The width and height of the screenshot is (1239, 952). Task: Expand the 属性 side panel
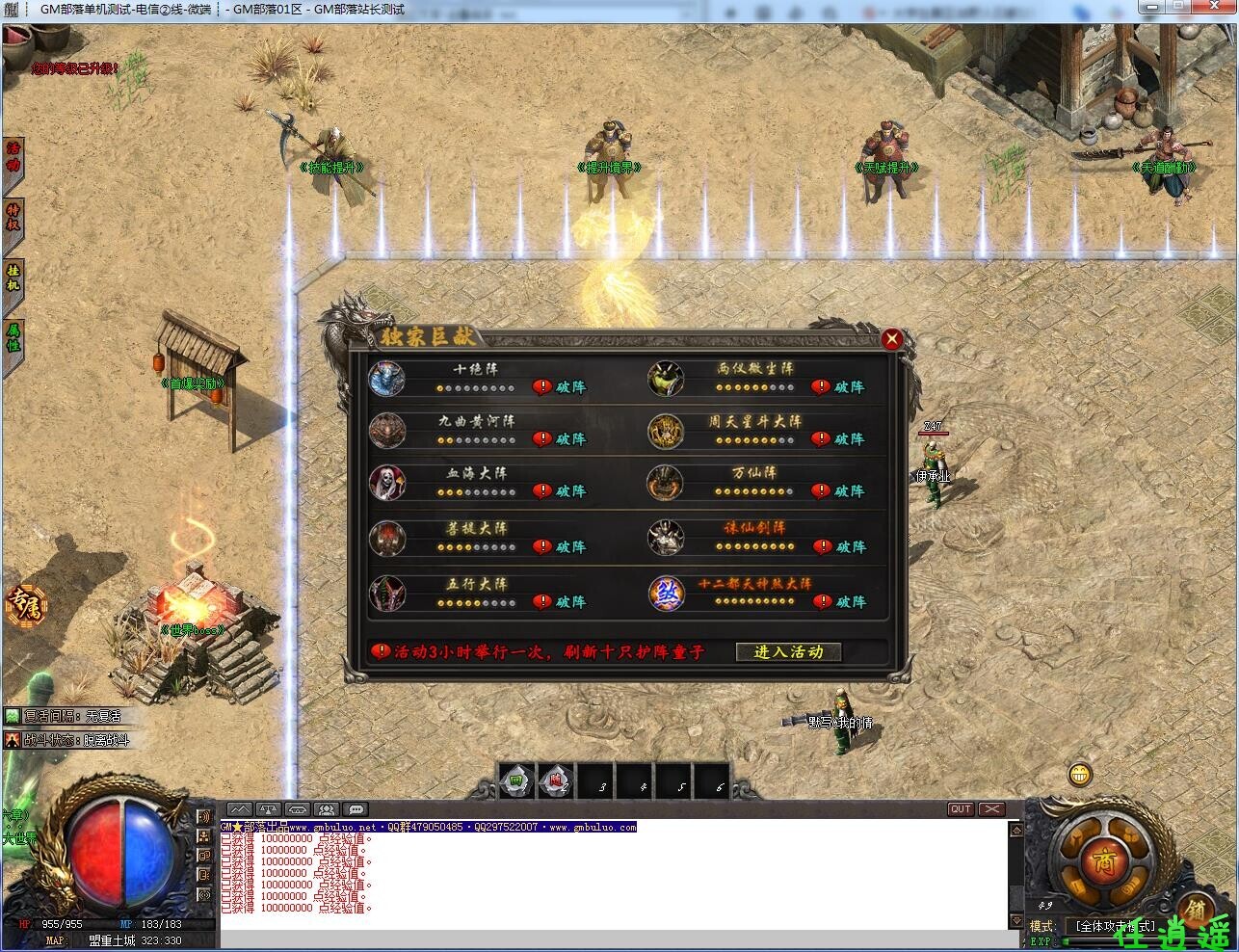coord(13,338)
